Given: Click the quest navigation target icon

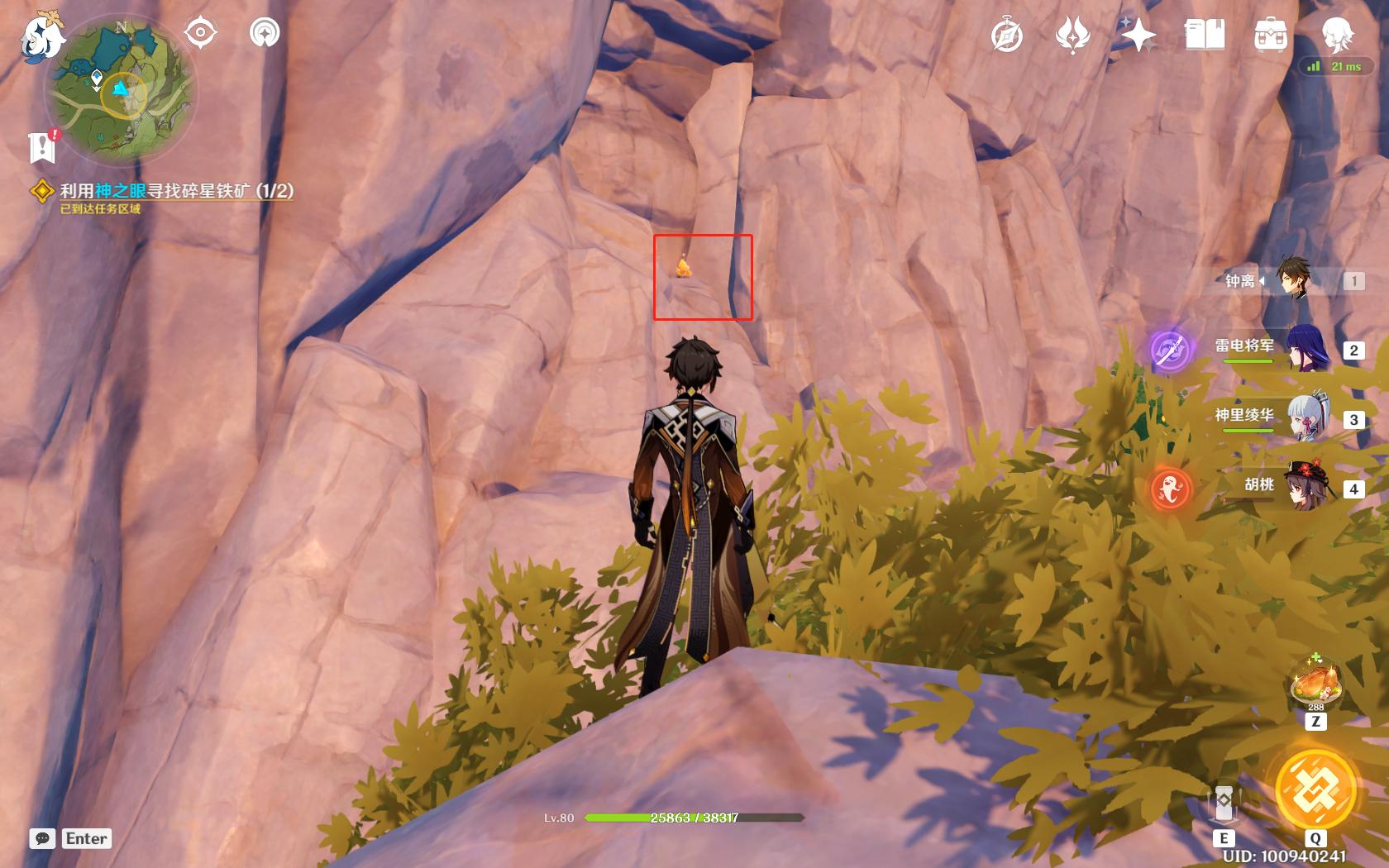Looking at the screenshot, I should pos(200,33).
